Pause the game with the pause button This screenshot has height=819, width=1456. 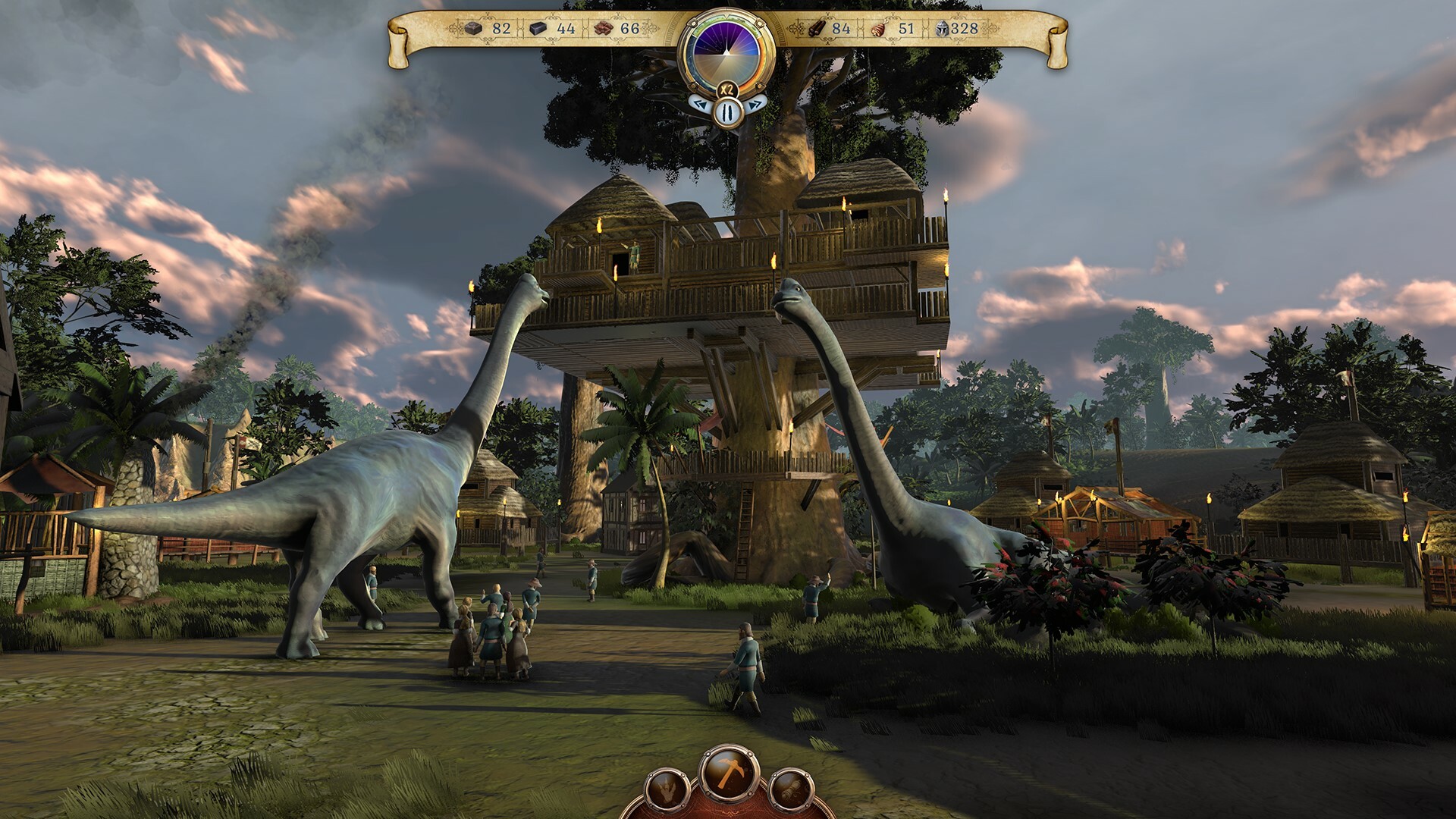726,111
